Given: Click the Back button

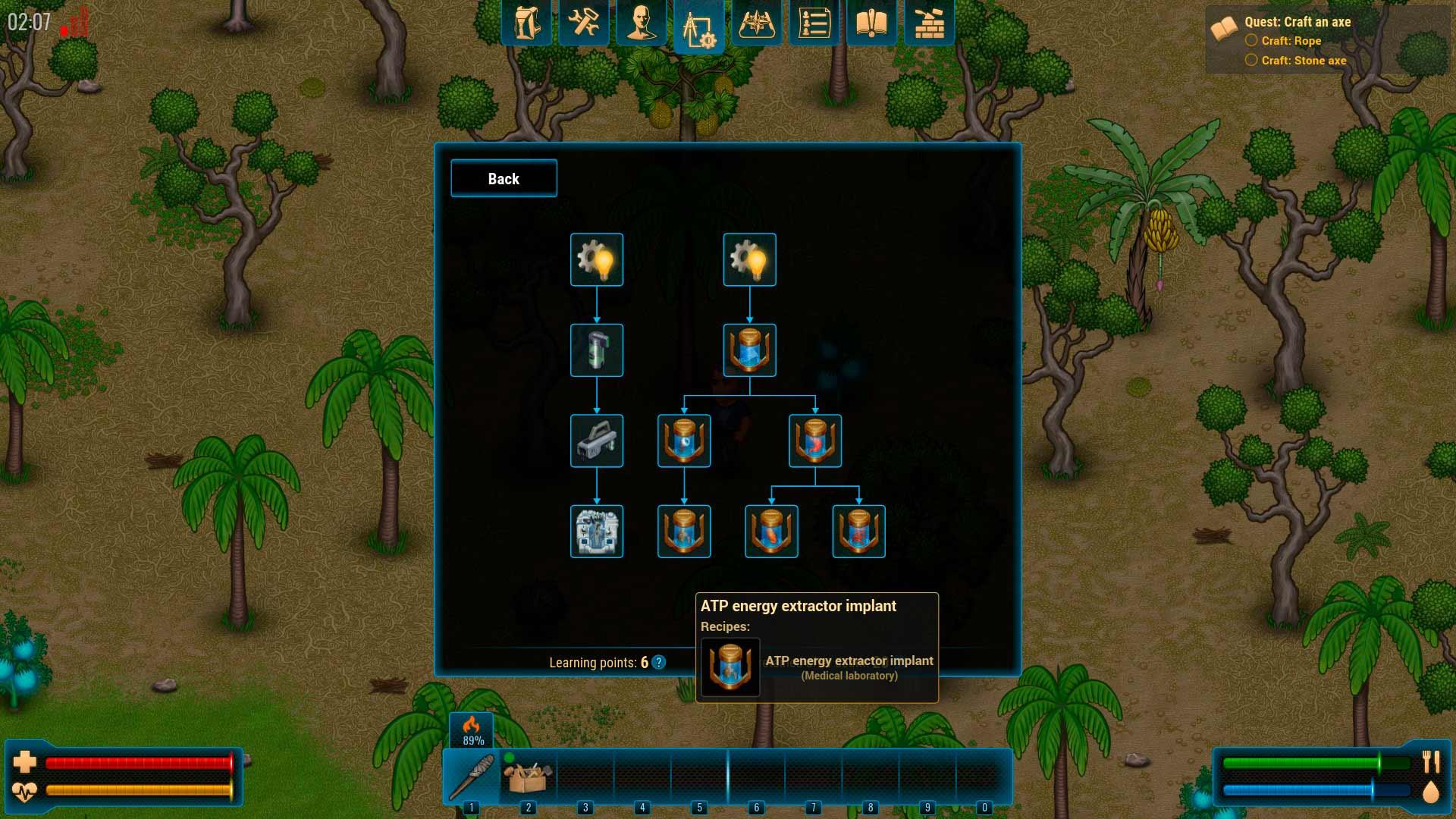Looking at the screenshot, I should click(504, 178).
